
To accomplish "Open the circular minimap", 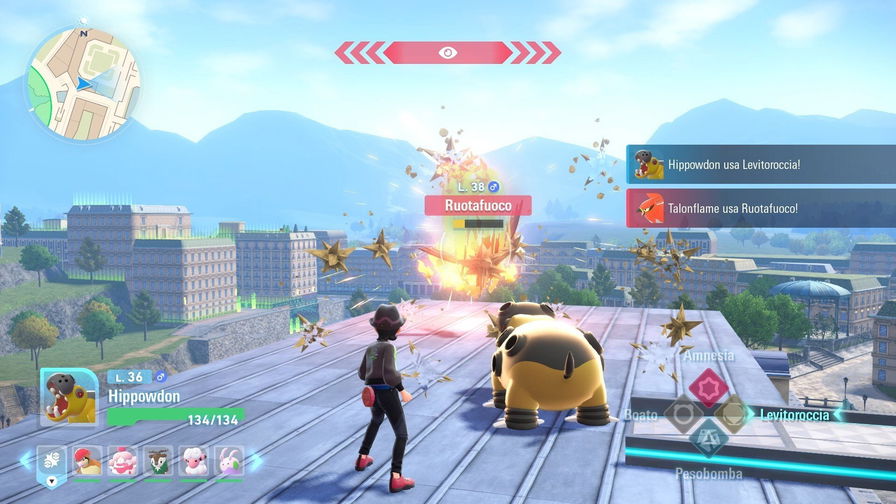I will (x=82, y=82).
